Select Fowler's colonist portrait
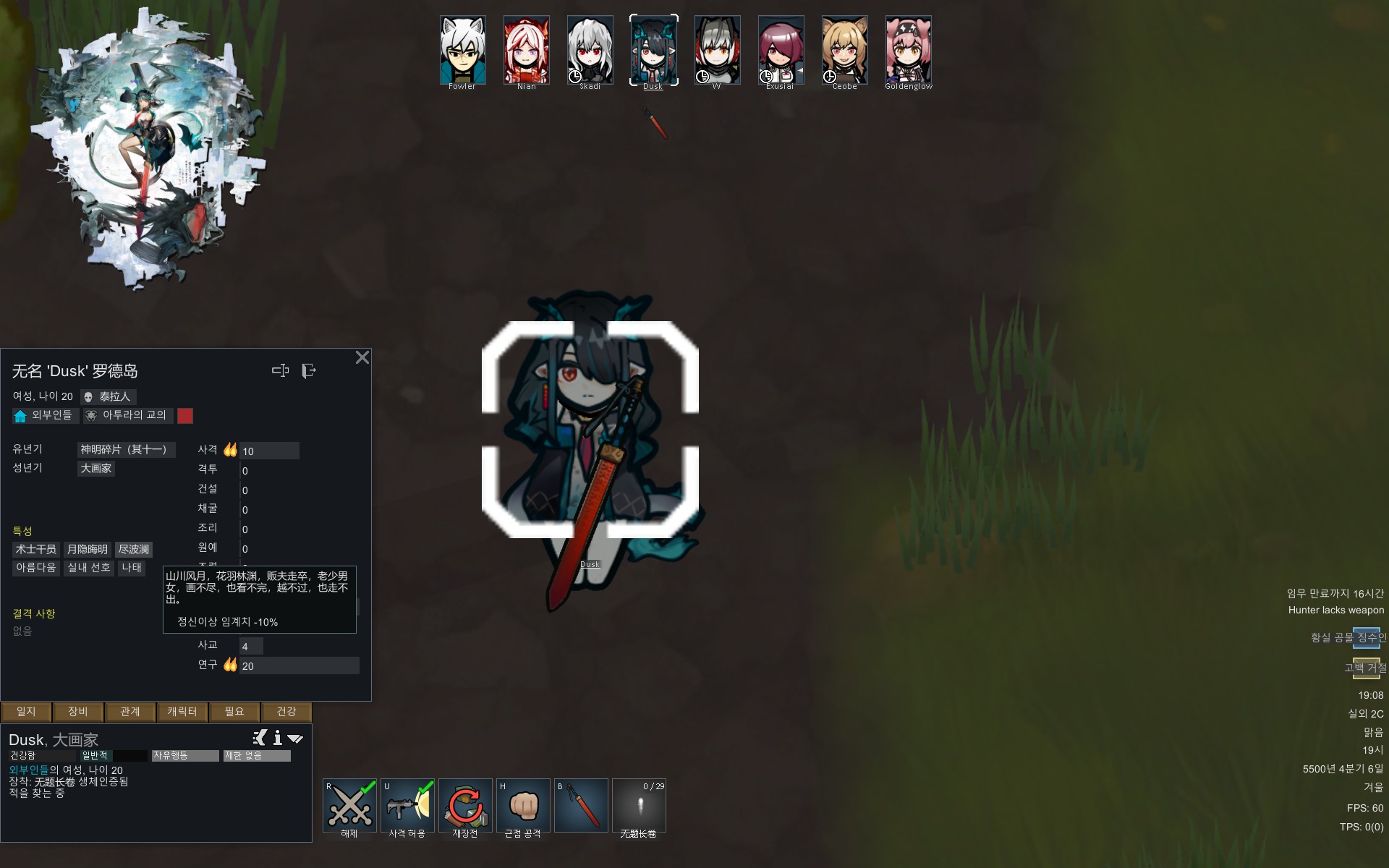 click(x=462, y=51)
